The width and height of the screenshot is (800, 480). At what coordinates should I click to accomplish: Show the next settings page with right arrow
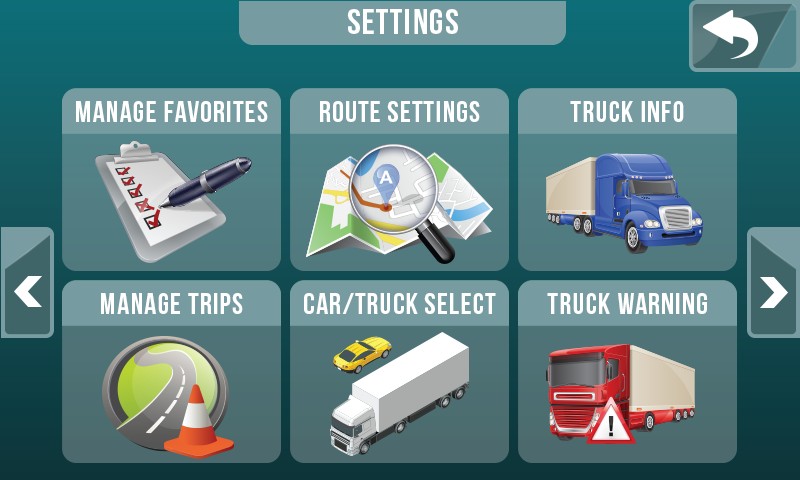pos(773,283)
